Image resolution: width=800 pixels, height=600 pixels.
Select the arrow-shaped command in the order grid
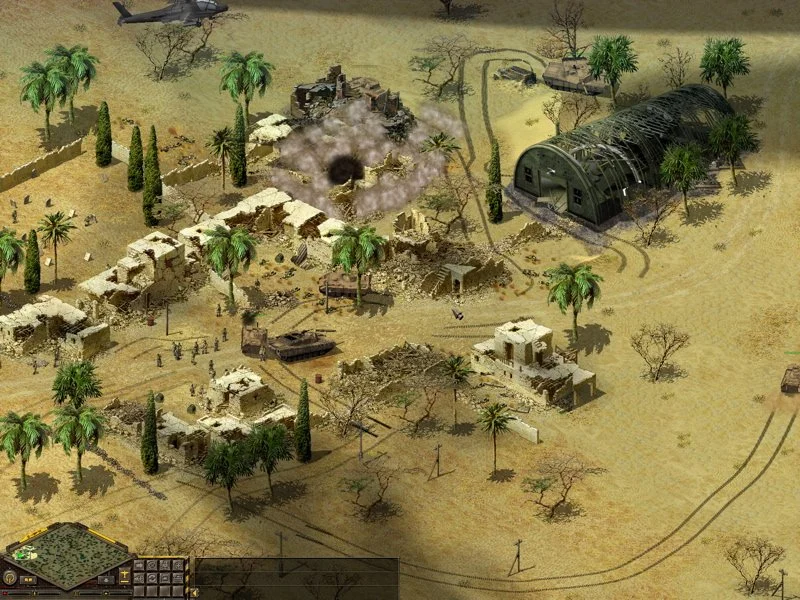[140, 566]
